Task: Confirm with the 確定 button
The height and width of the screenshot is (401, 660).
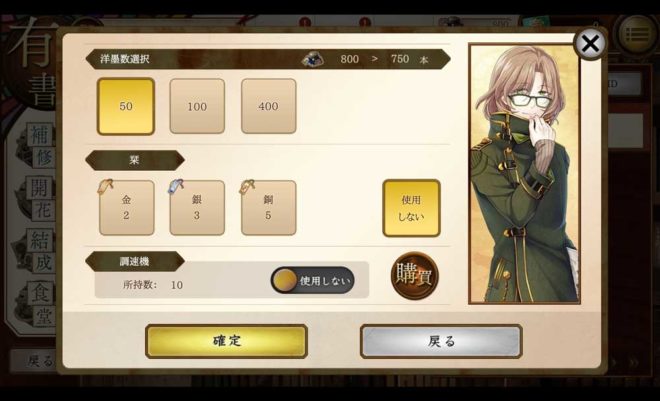Action: pyautogui.click(x=226, y=341)
